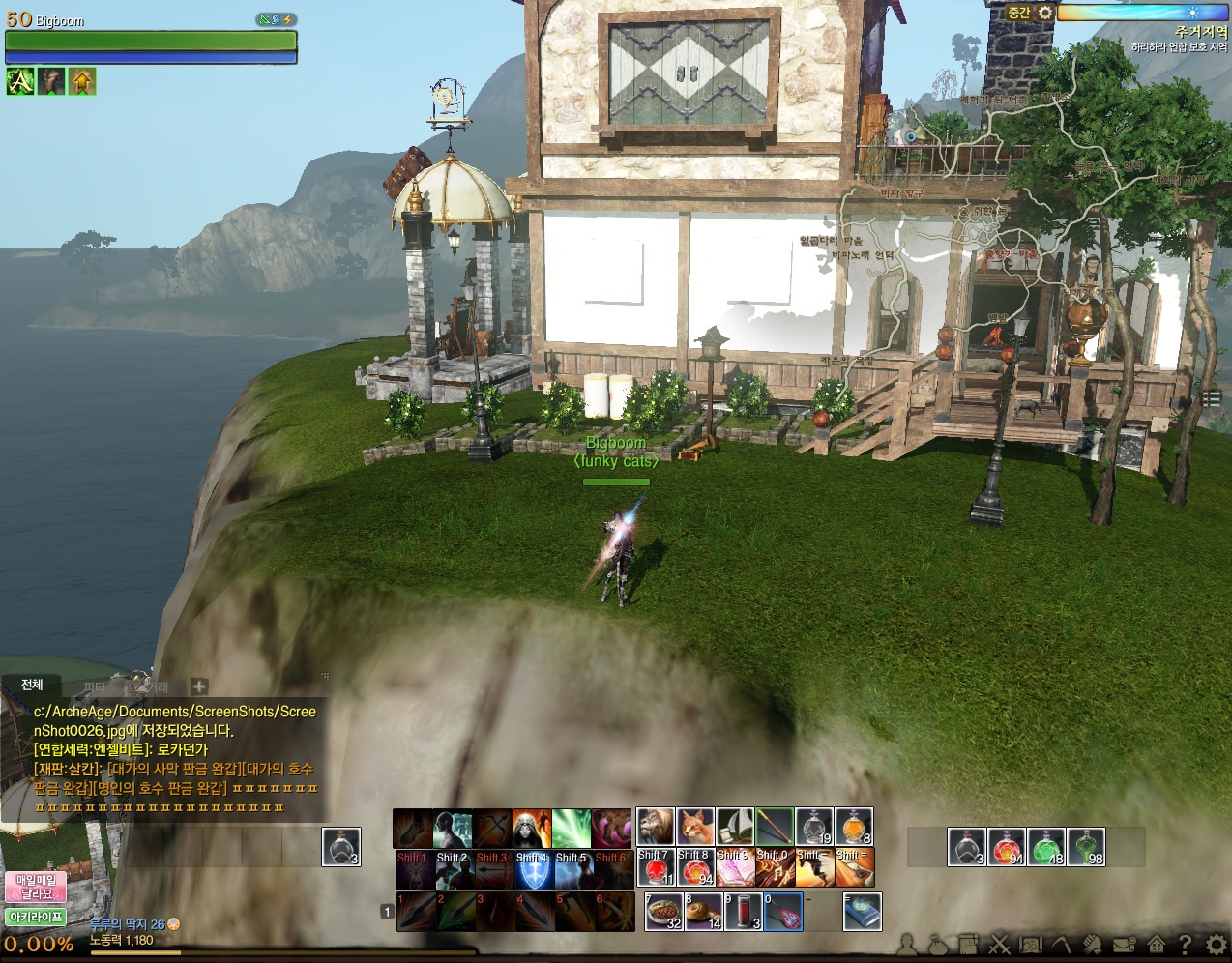Image resolution: width=1232 pixels, height=963 pixels.
Task: Open the settings gear in the bottom menu
Action: [1217, 944]
